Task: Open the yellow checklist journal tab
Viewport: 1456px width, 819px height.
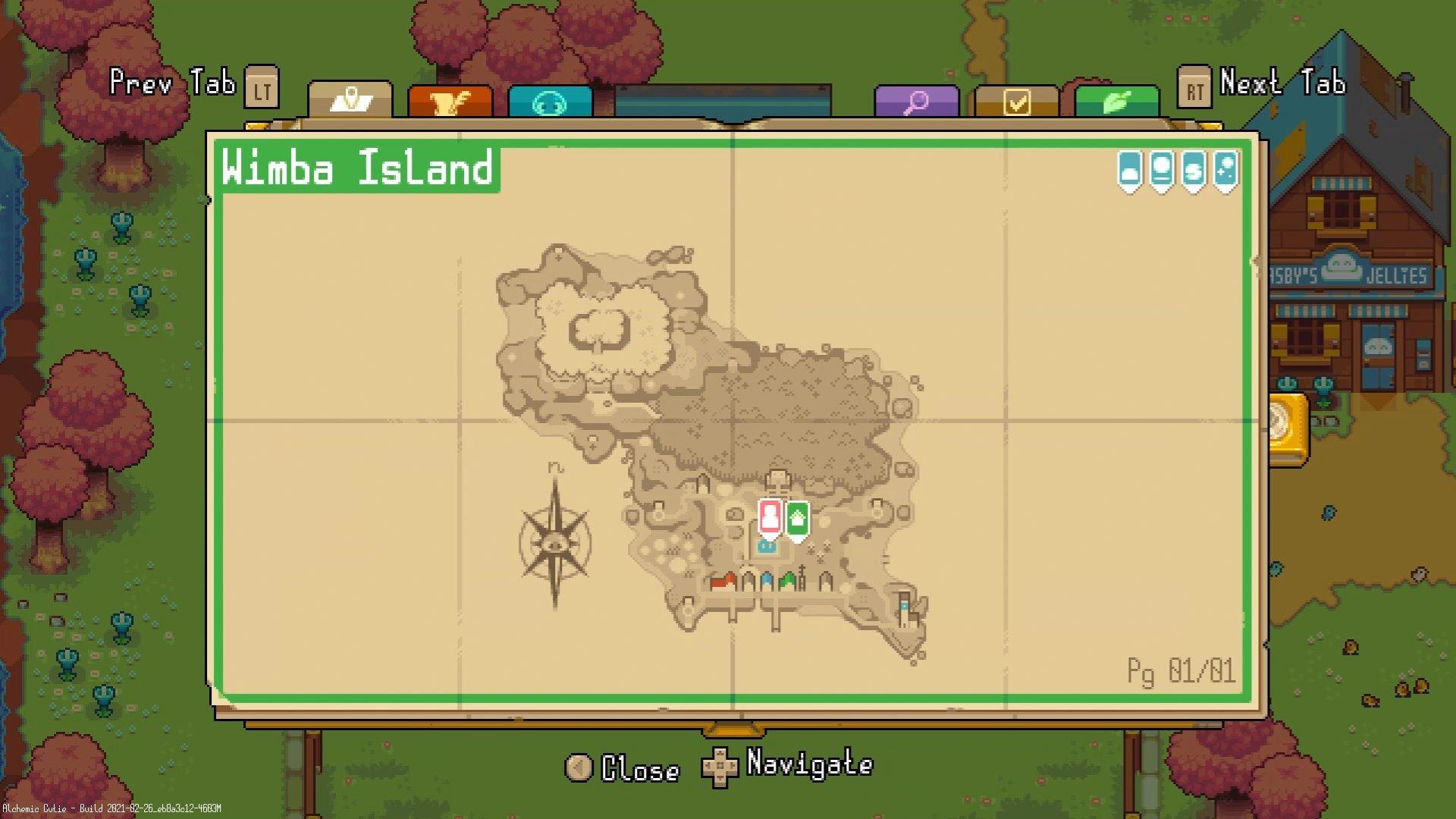Action: point(1016,101)
